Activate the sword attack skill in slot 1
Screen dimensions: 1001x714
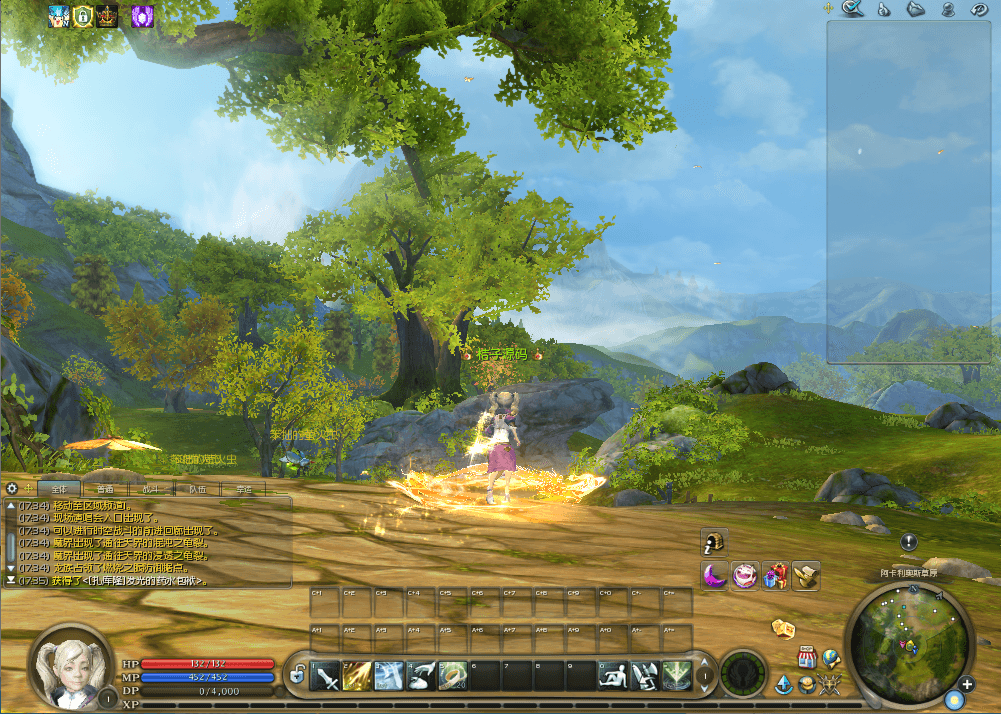(x=327, y=677)
